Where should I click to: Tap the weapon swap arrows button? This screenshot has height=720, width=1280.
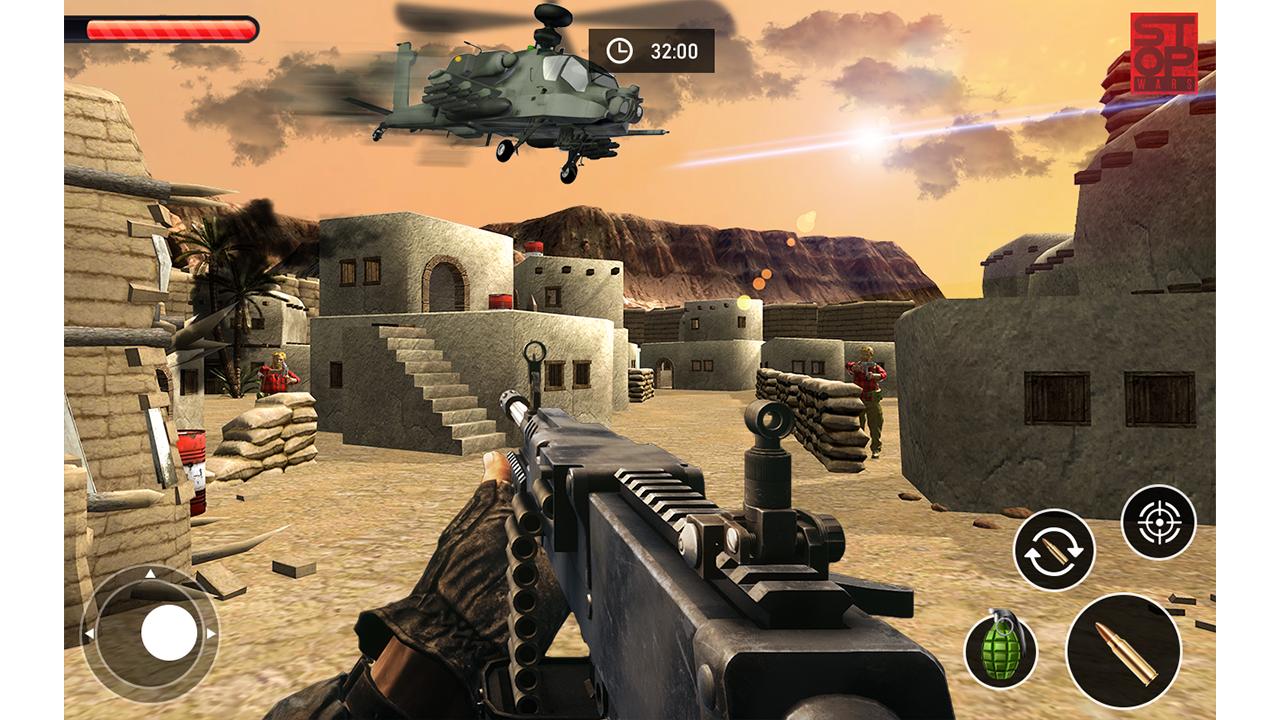tap(1054, 549)
